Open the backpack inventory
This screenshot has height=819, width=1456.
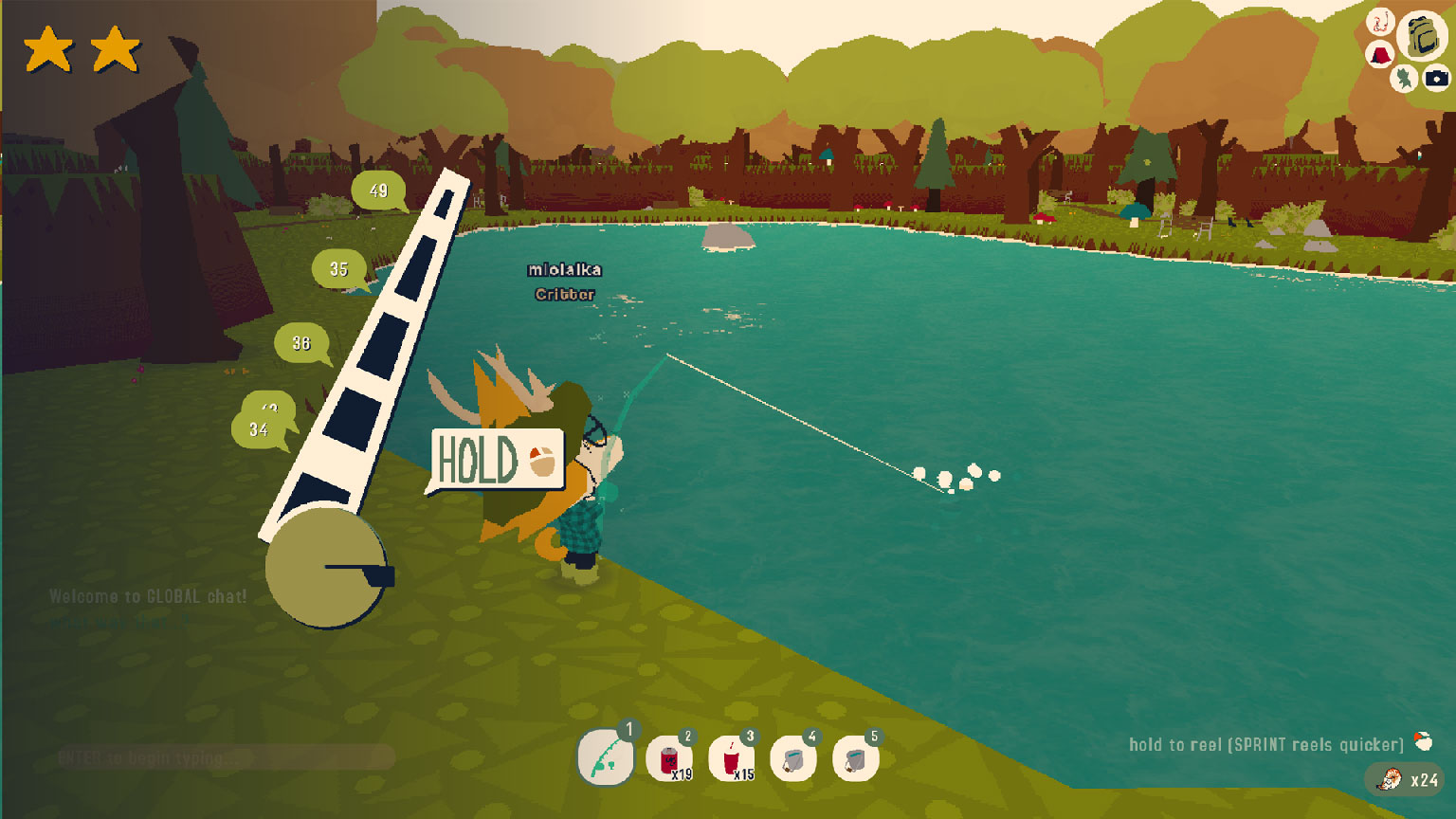(1421, 35)
